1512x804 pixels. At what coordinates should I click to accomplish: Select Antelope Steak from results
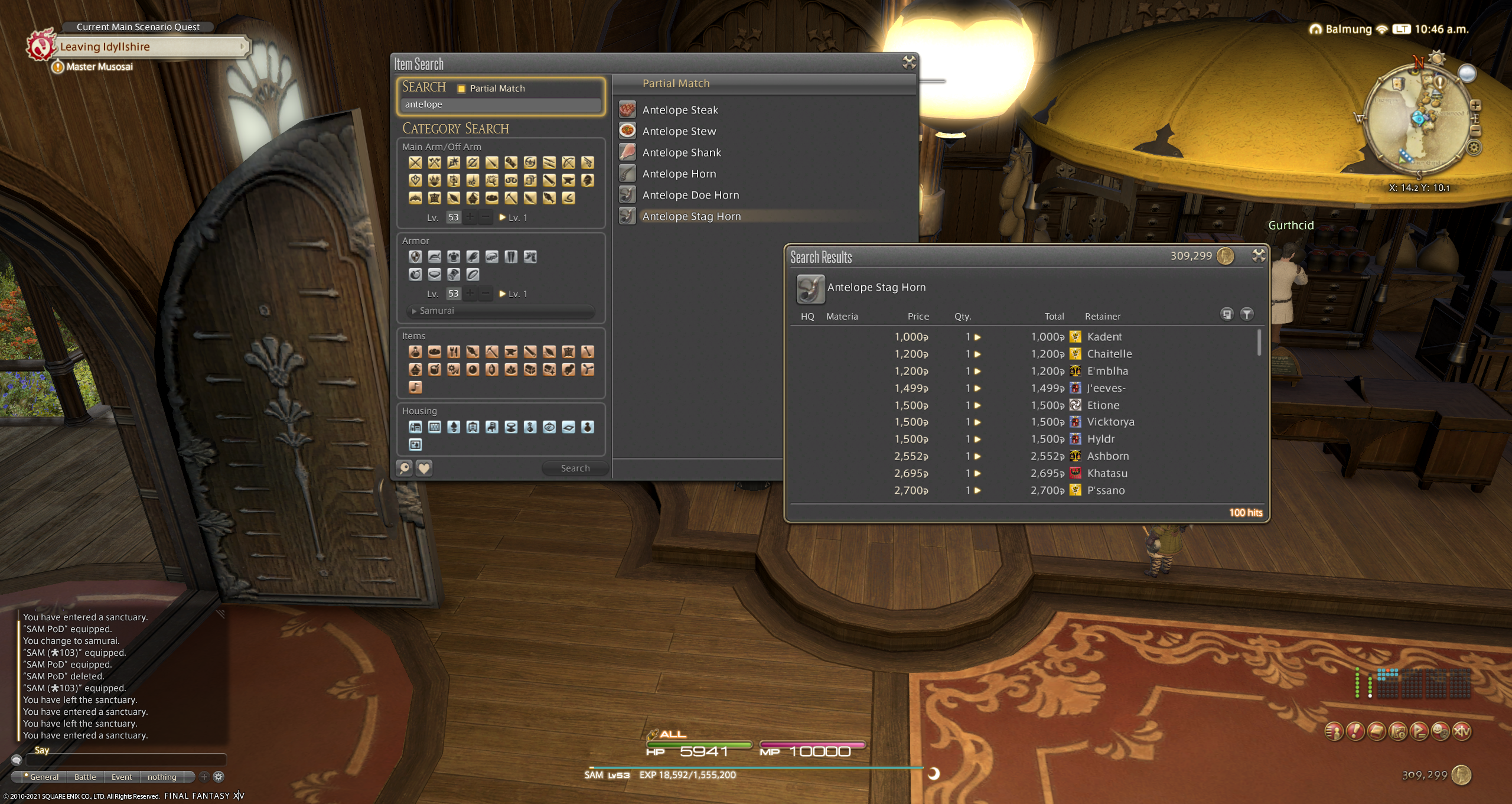(x=680, y=110)
